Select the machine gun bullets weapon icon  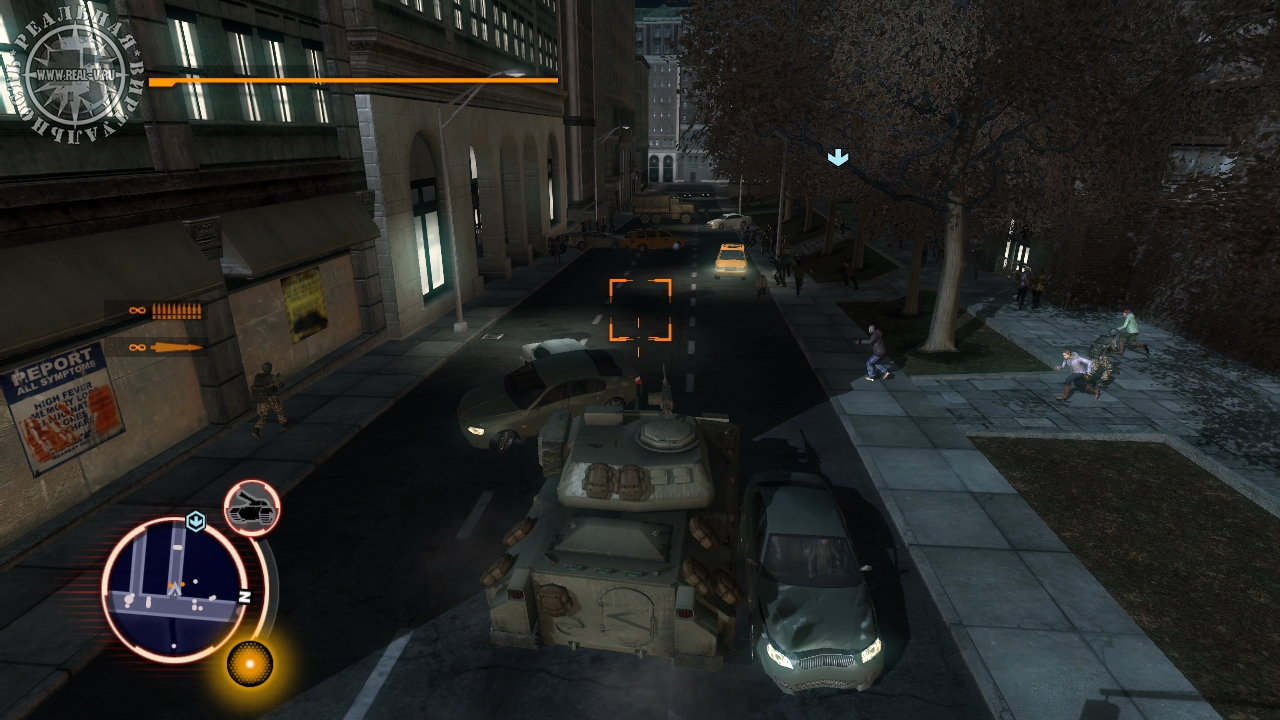(176, 311)
